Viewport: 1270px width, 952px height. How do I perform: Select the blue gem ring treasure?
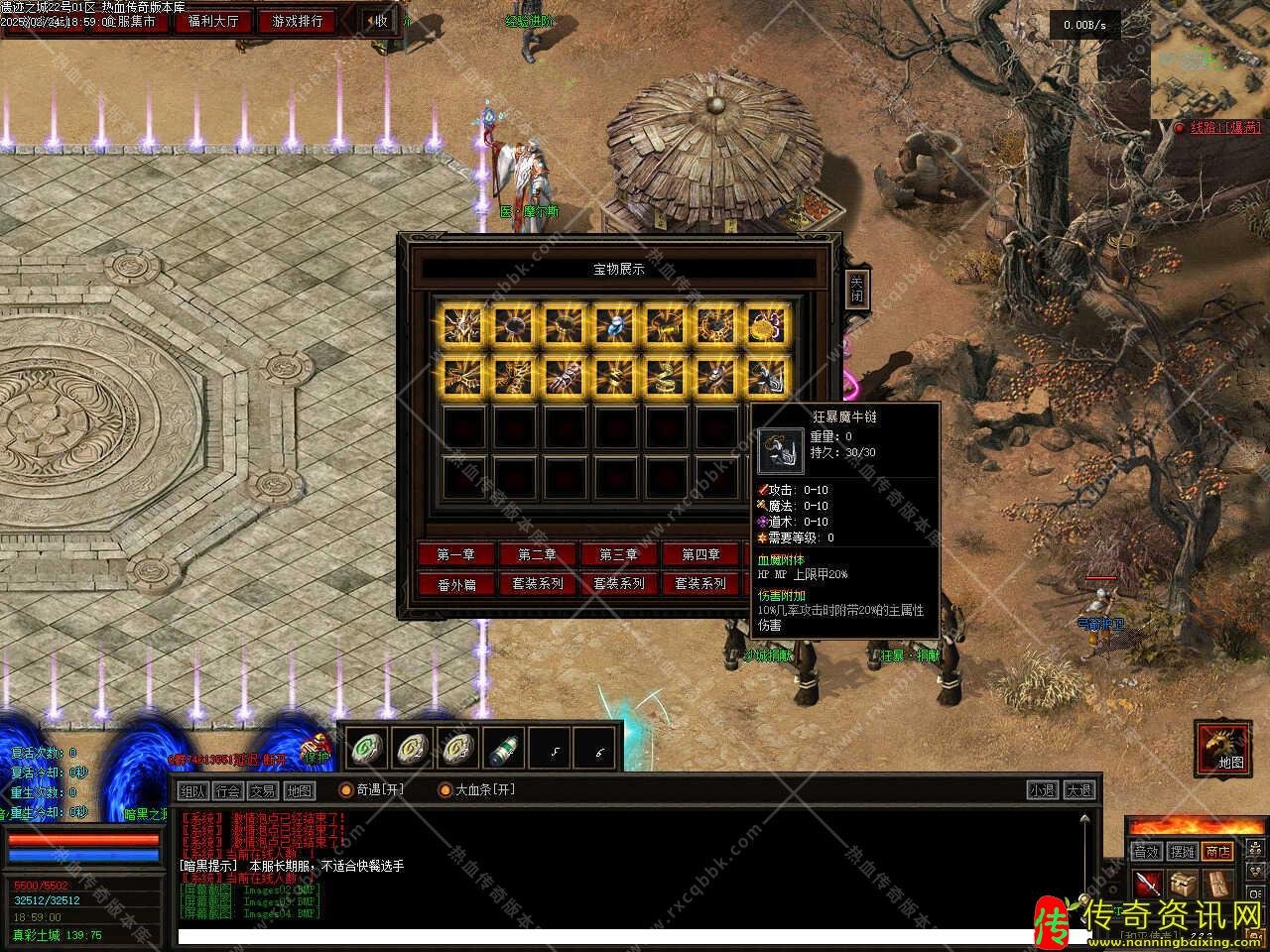614,324
